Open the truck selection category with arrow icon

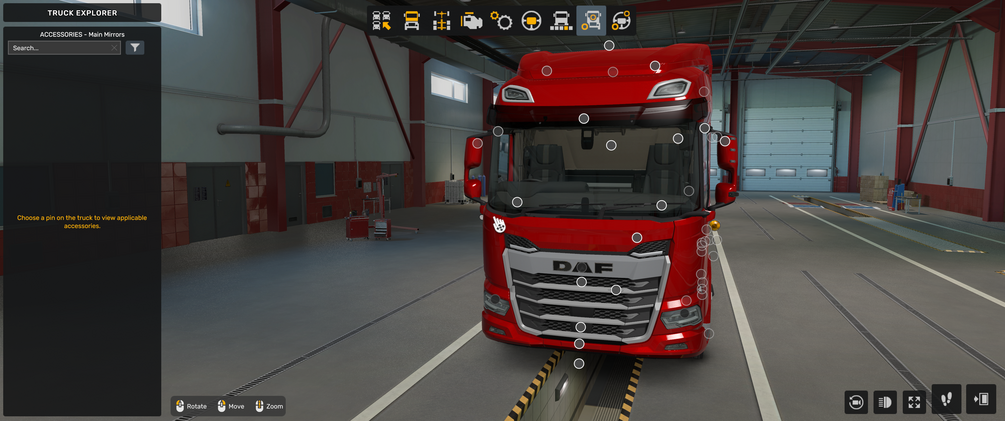tap(382, 21)
